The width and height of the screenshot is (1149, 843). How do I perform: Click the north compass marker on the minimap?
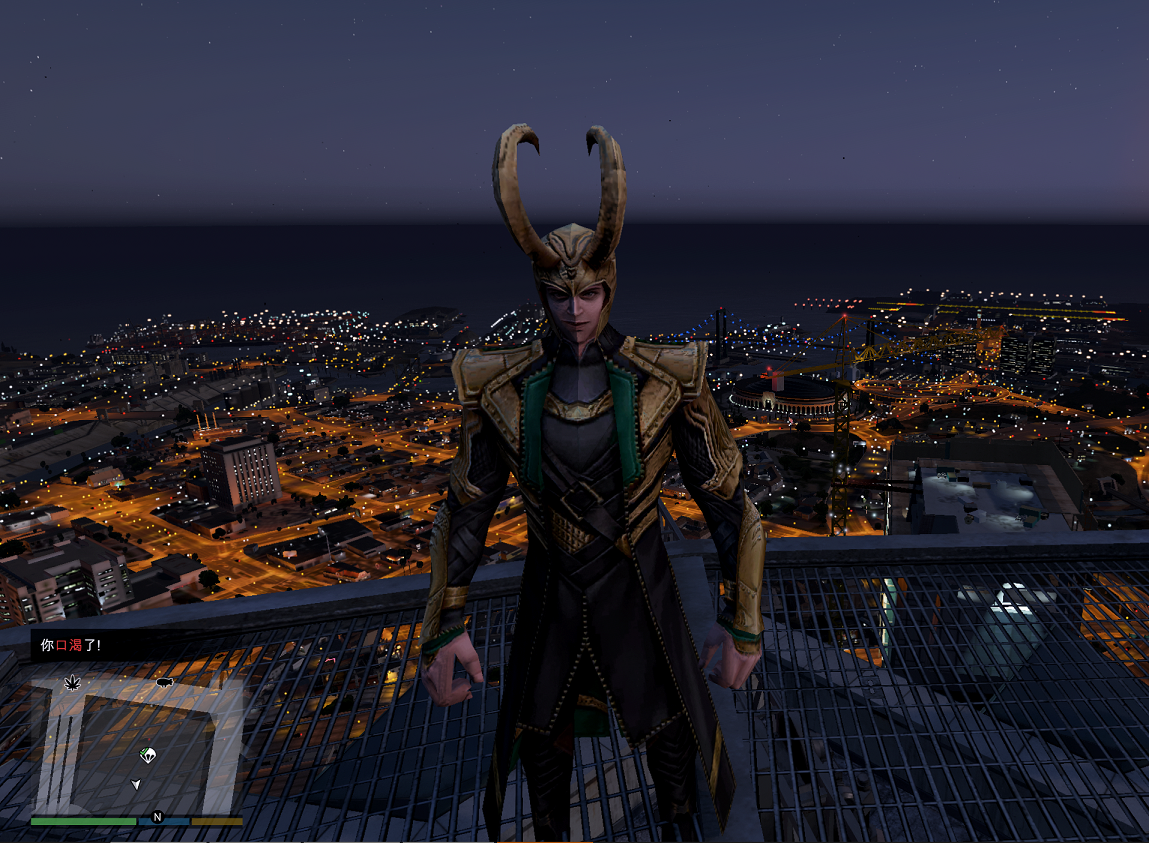pos(157,818)
